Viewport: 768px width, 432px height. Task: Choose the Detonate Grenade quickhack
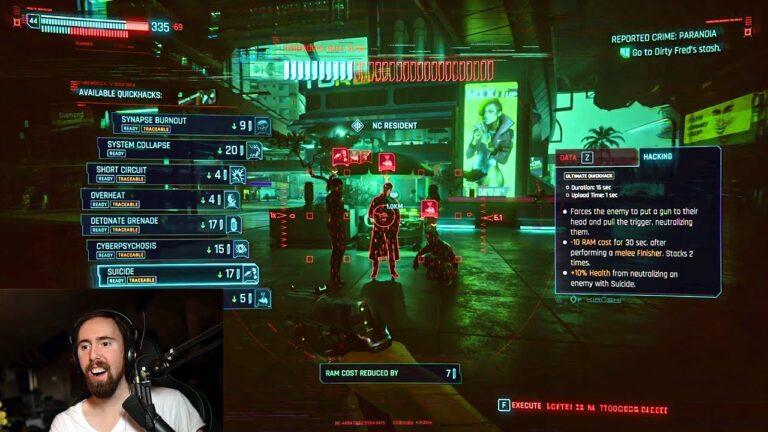coord(160,224)
